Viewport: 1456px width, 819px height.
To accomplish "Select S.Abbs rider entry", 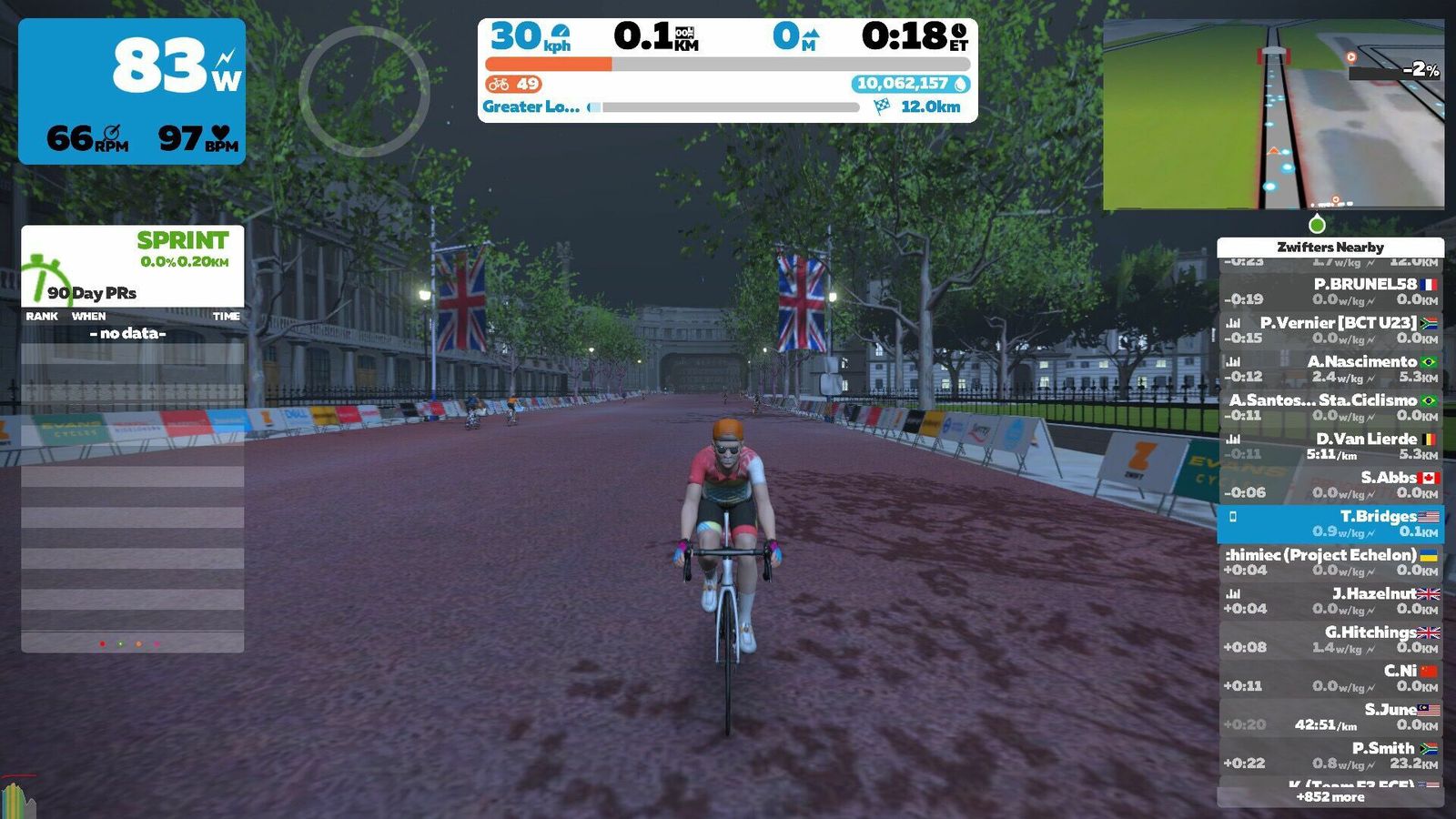I will tap(1330, 484).
